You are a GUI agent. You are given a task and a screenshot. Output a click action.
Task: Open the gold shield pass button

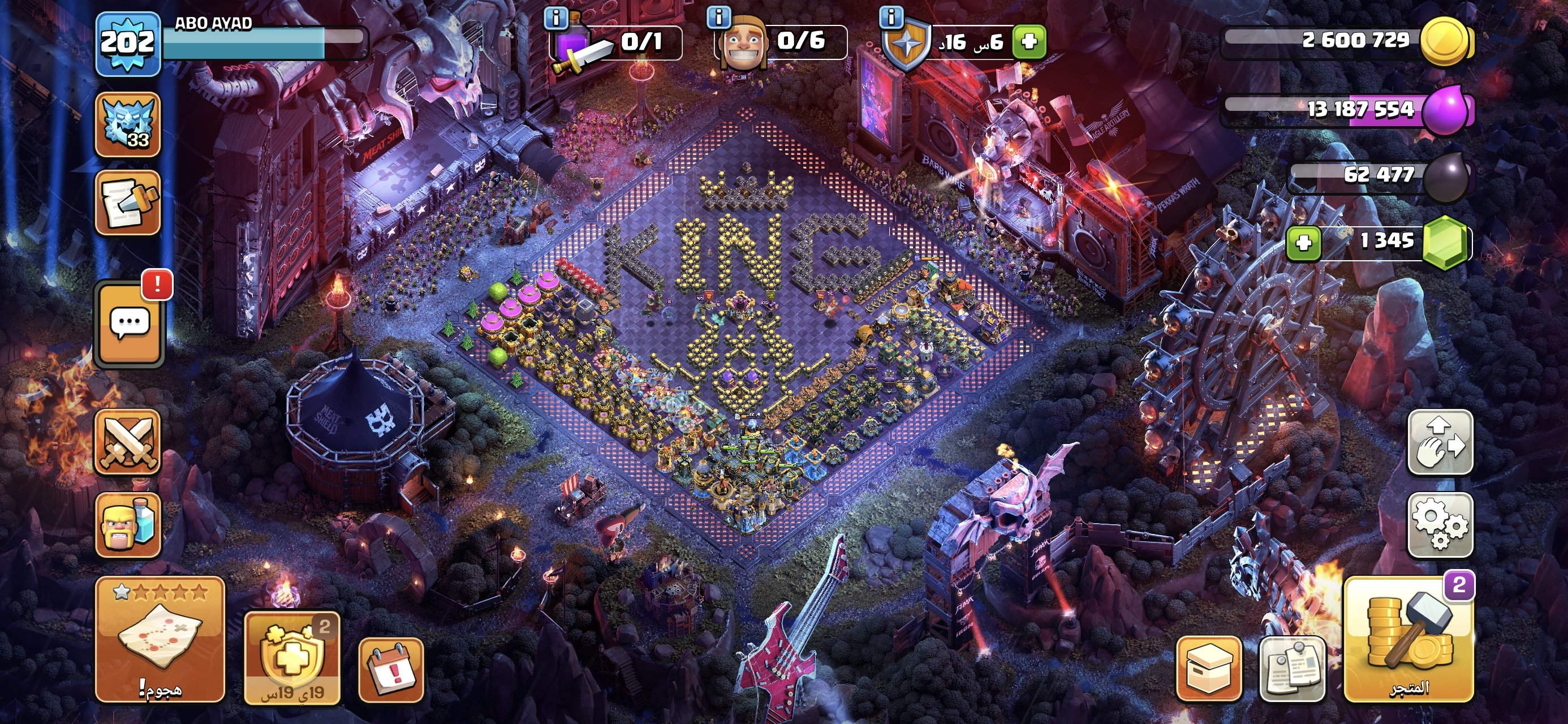pyautogui.click(x=291, y=658)
